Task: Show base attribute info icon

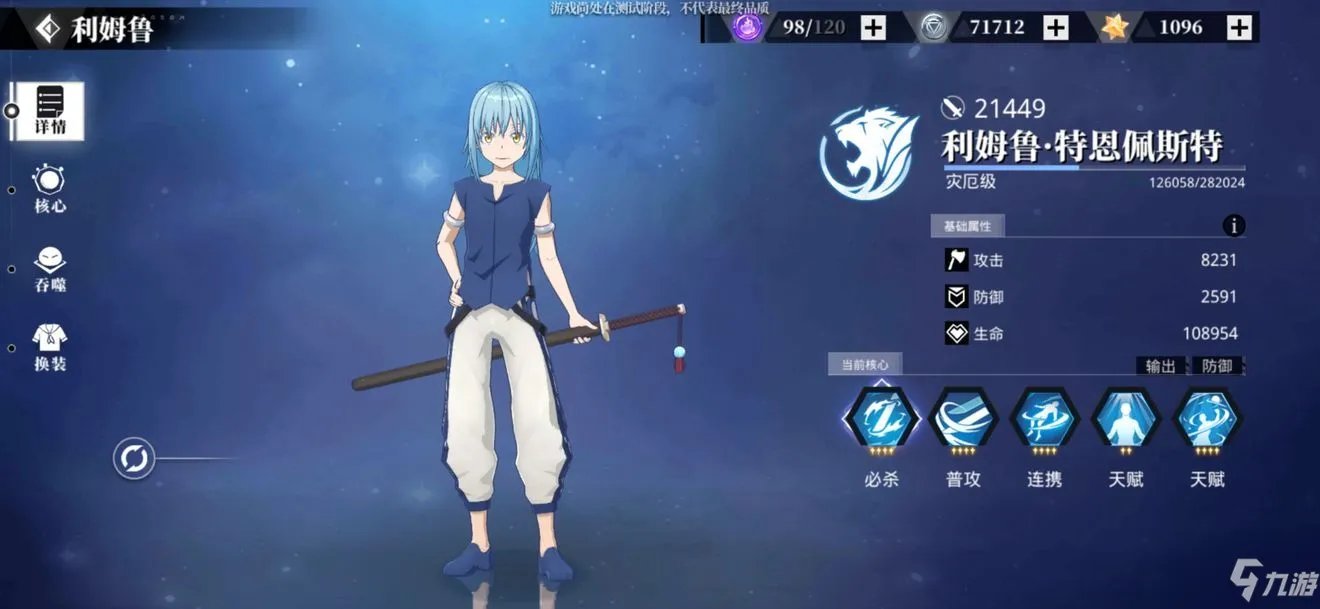Action: pyautogui.click(x=1234, y=225)
